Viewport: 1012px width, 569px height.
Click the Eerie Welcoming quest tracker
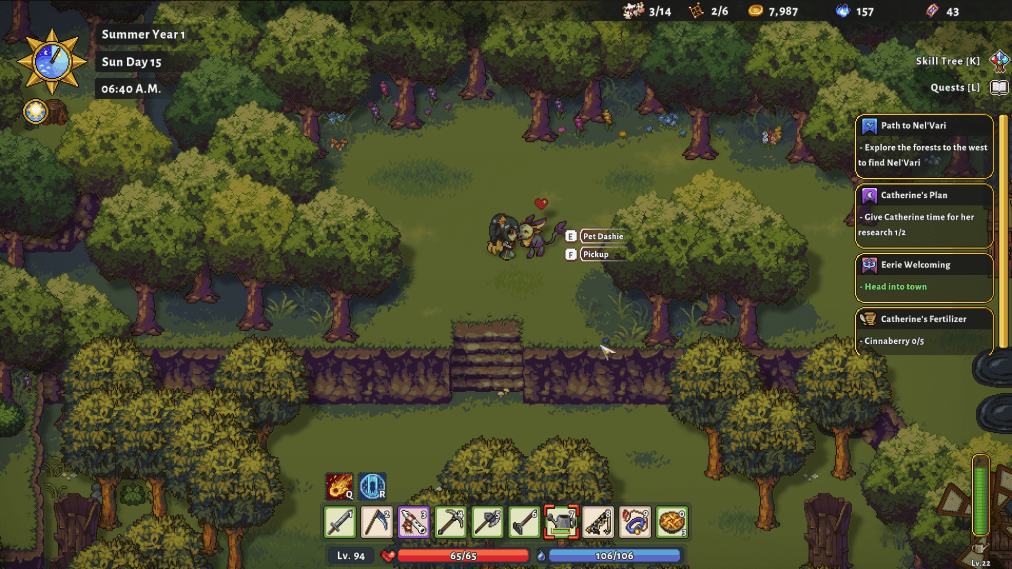coord(924,277)
